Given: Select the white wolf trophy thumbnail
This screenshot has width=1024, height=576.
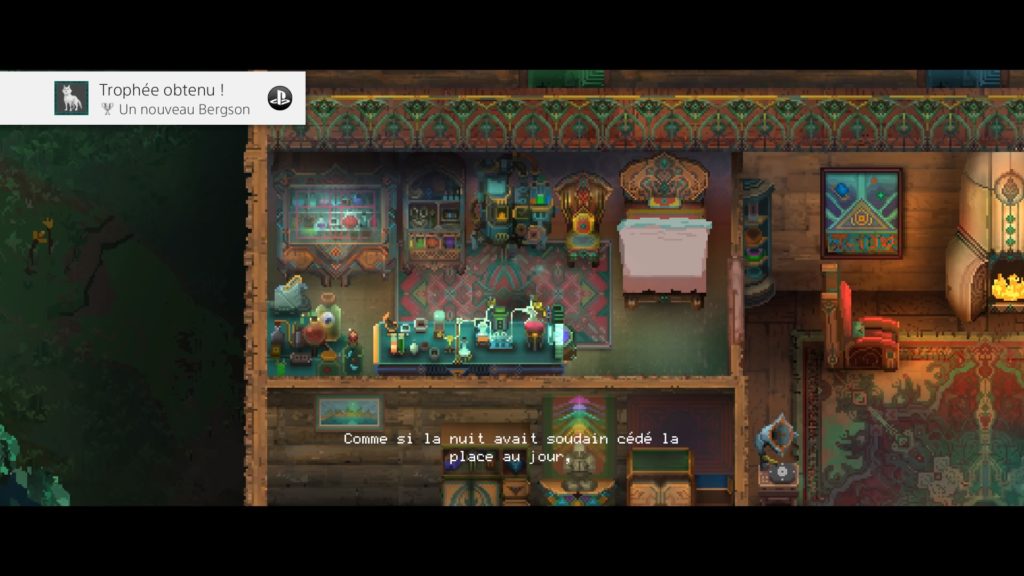Looking at the screenshot, I should tap(71, 98).
